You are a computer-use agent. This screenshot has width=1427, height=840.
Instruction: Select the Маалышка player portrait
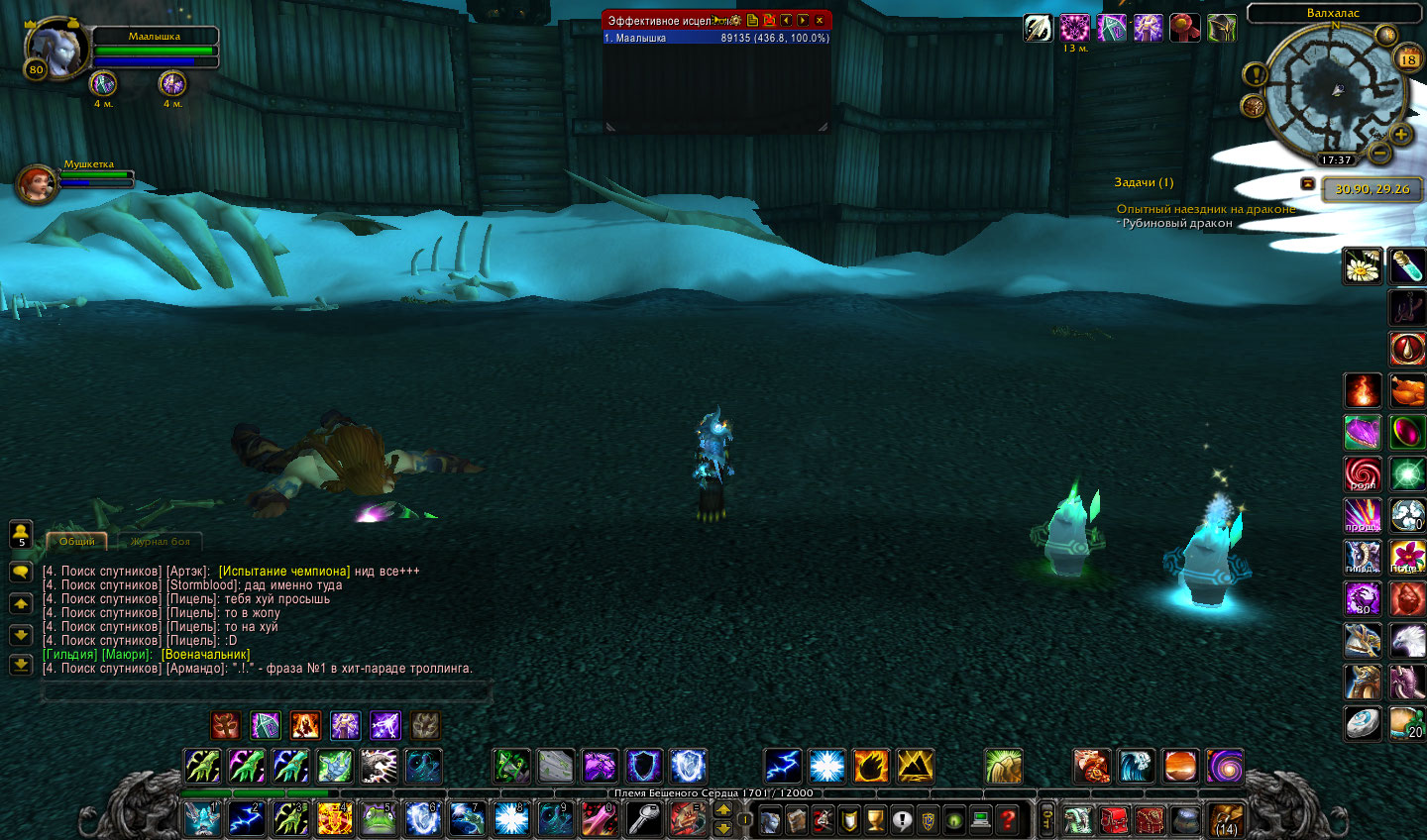55,48
